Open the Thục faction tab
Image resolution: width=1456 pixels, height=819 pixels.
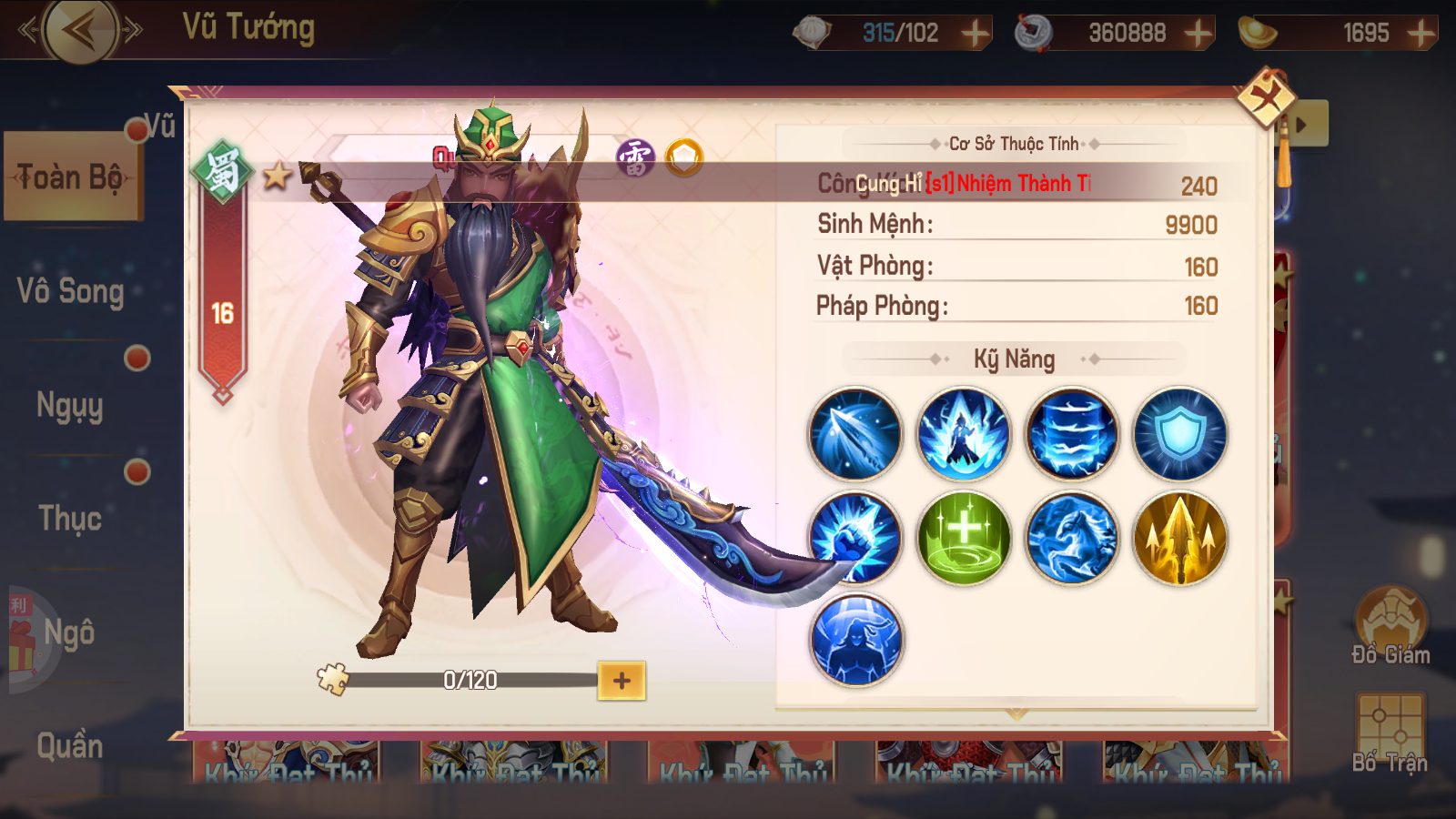click(70, 519)
